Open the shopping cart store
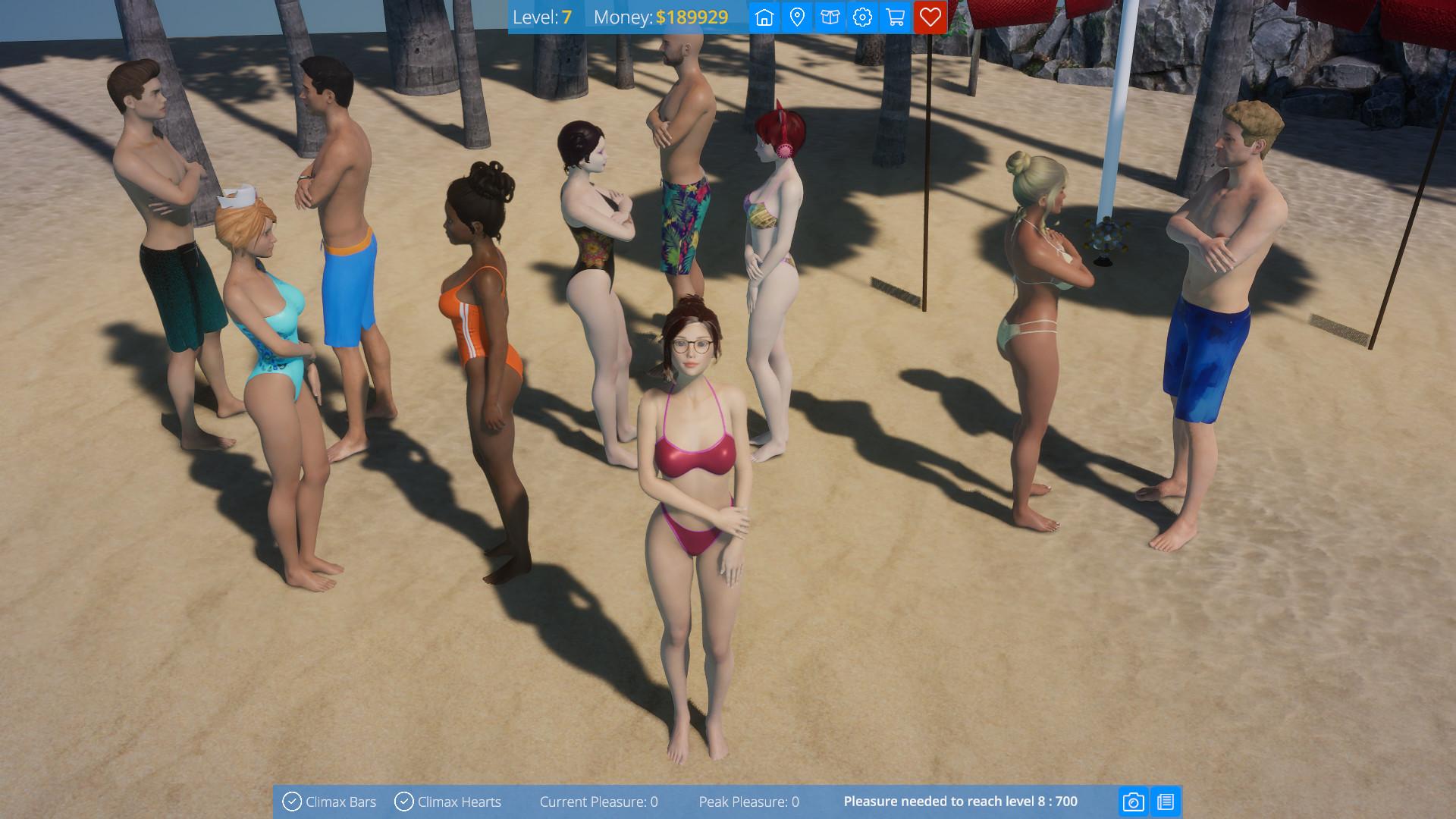 pyautogui.click(x=896, y=17)
